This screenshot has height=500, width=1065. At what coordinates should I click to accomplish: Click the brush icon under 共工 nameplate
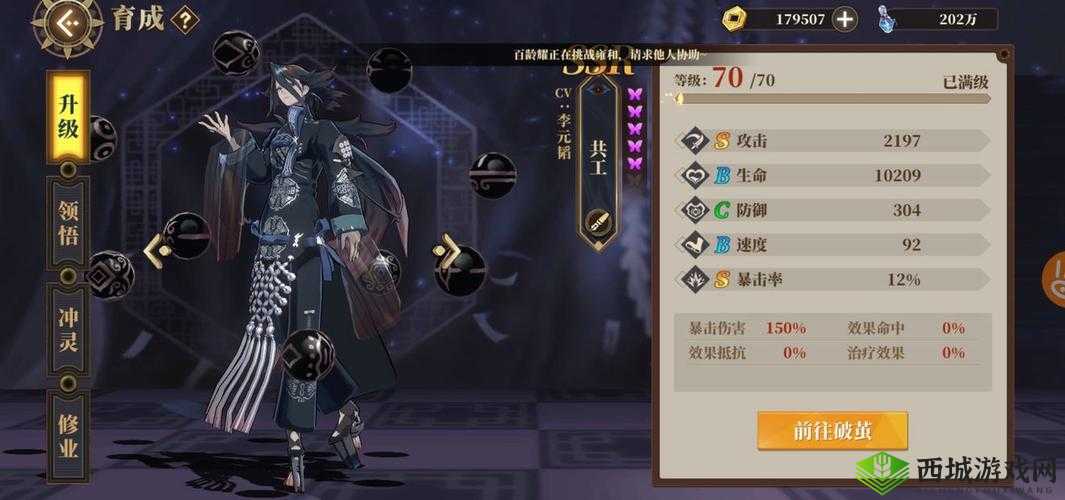point(598,220)
